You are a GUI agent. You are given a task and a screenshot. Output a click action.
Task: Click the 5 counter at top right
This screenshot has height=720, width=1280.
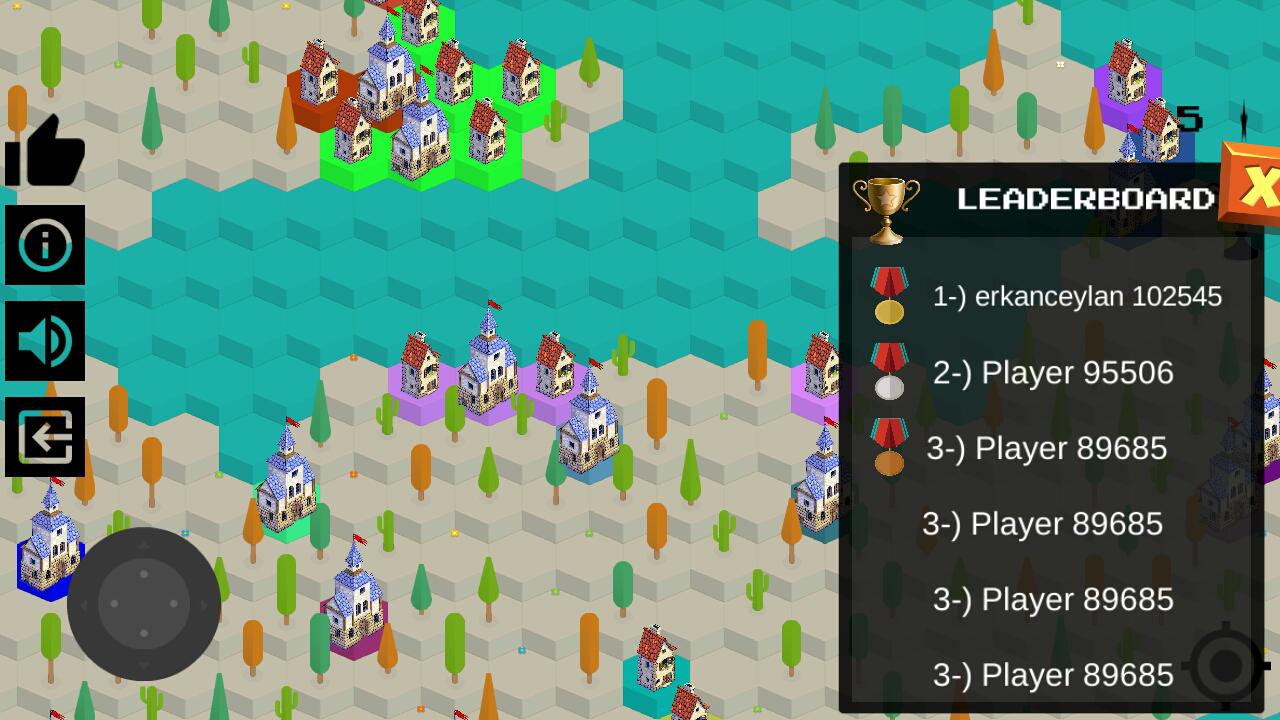point(1189,116)
